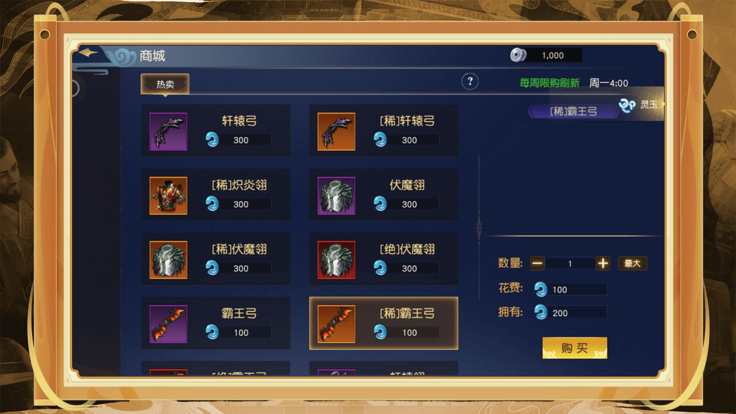Set quantity to maximum with 最大
The width and height of the screenshot is (736, 414).
click(x=632, y=263)
